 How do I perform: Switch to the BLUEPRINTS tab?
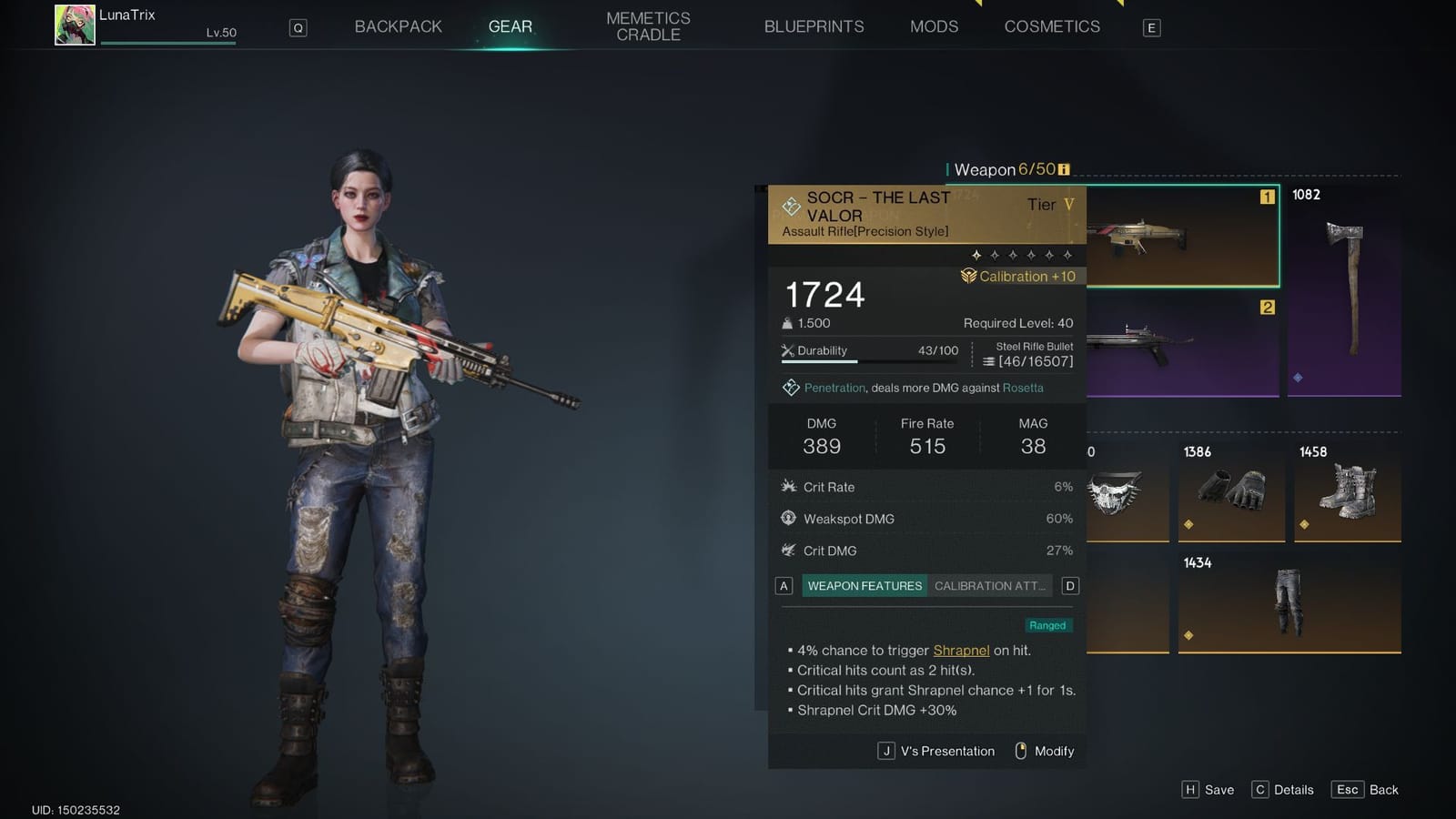pos(814,26)
